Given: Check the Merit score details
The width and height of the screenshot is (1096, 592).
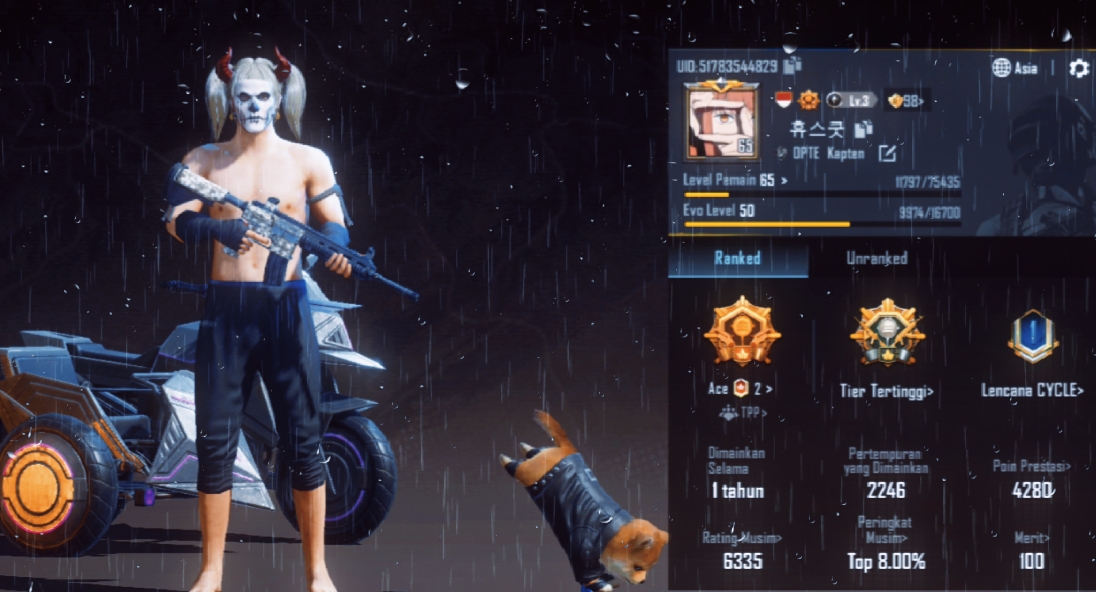Looking at the screenshot, I should tap(1032, 538).
